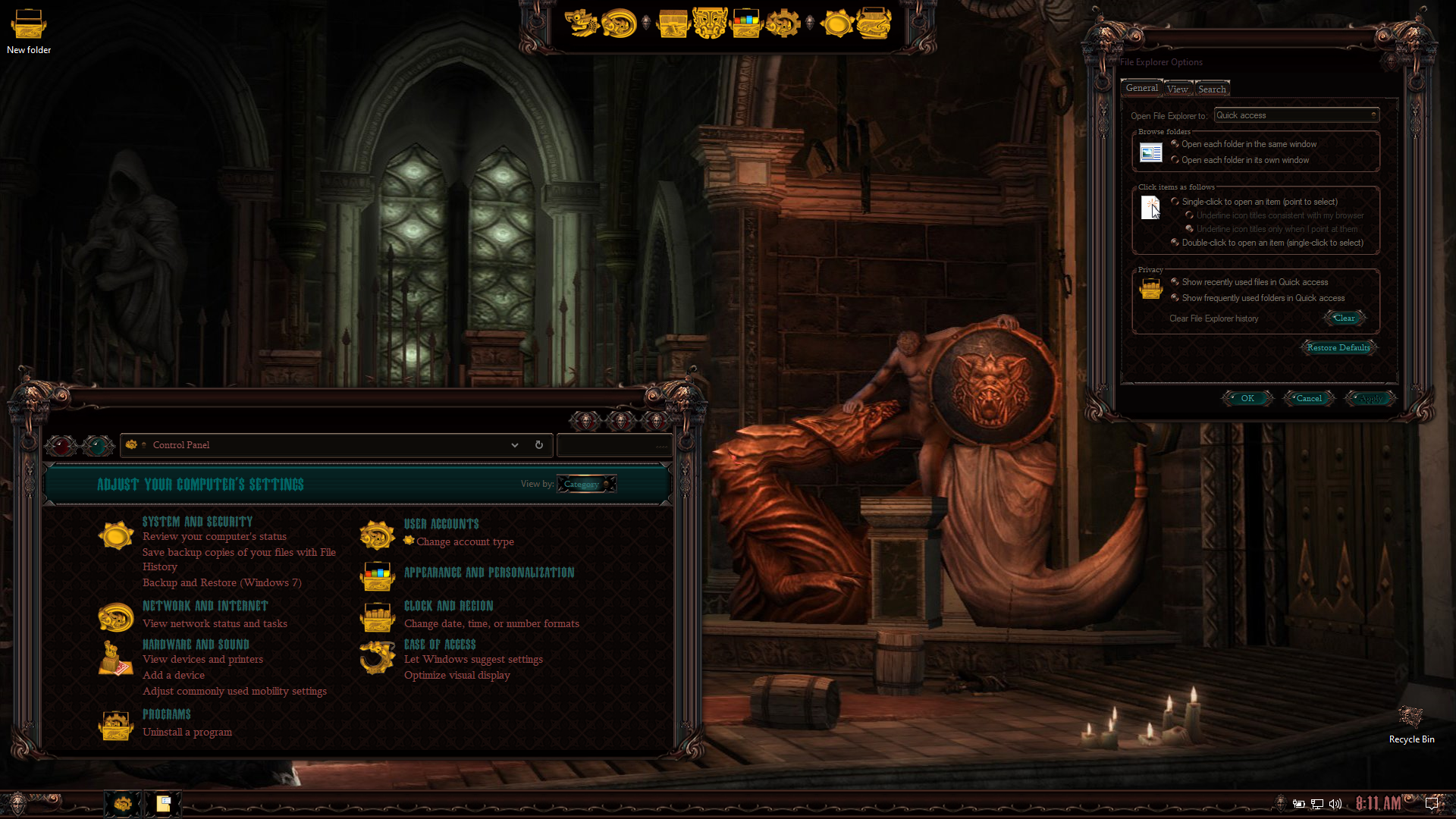Click Uninstall a program link

click(187, 732)
